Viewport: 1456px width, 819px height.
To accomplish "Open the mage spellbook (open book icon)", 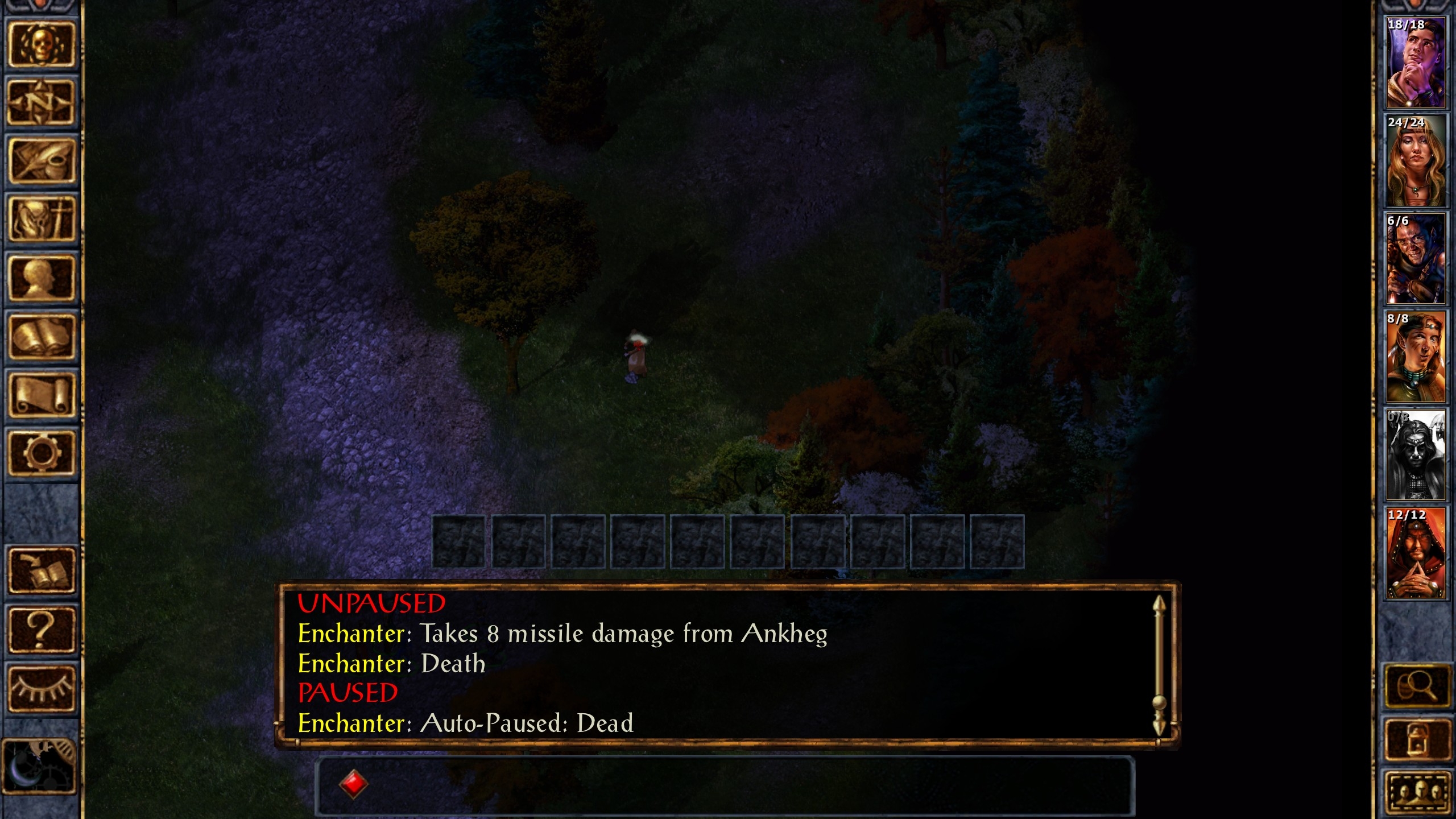I will pos(41,337).
